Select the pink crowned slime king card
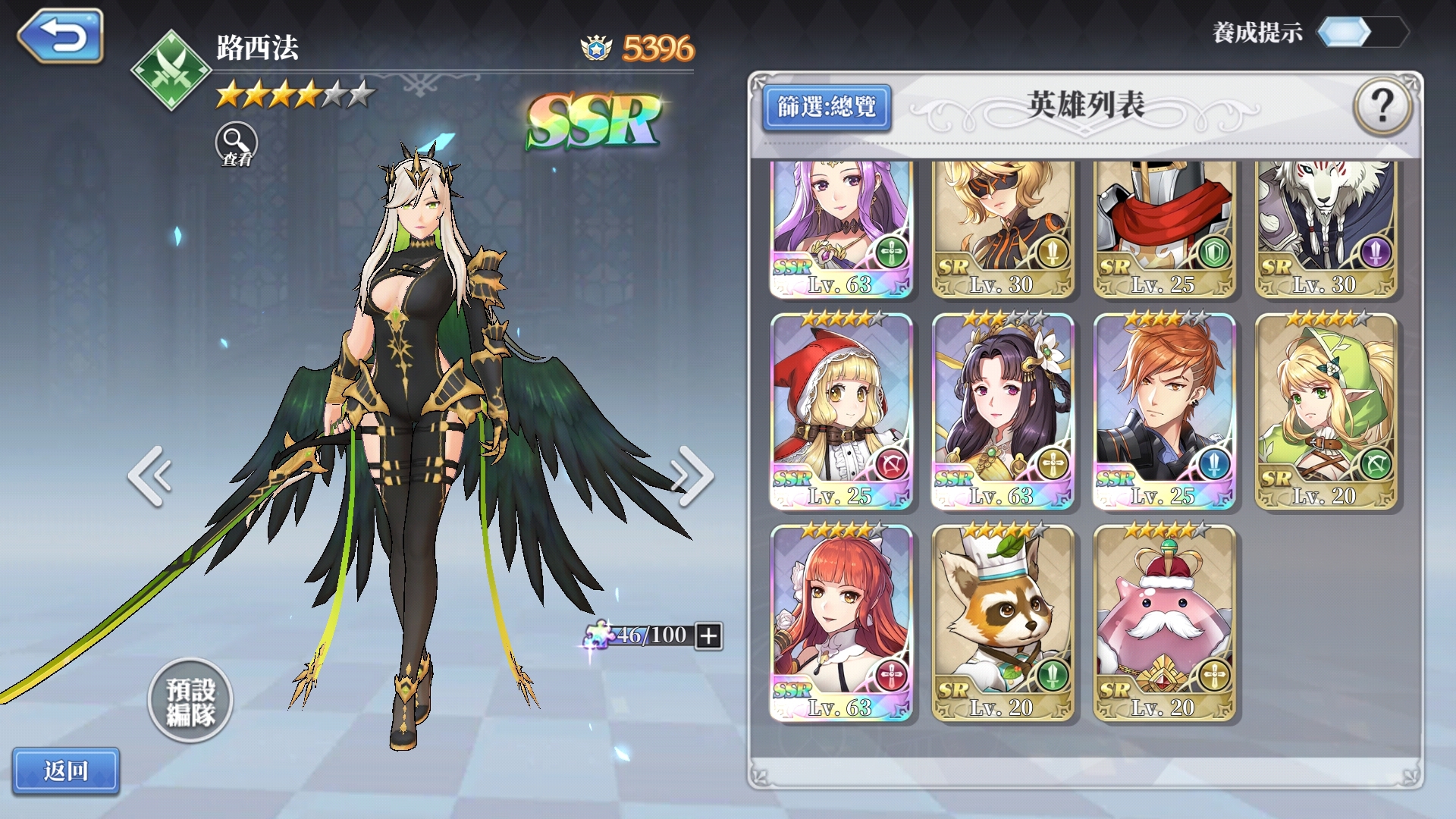Screen dimensions: 1456x819 [x=1164, y=622]
